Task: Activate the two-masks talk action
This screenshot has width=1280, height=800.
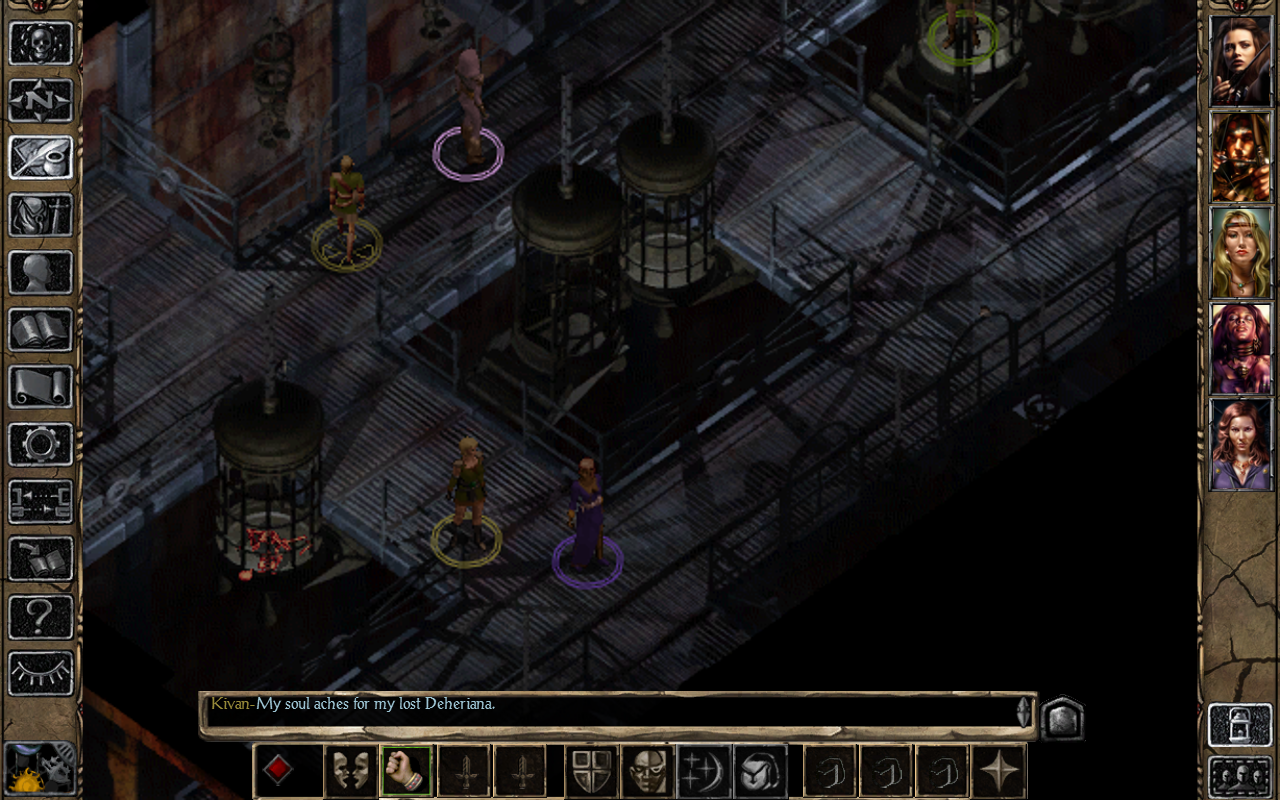Action: 351,770
